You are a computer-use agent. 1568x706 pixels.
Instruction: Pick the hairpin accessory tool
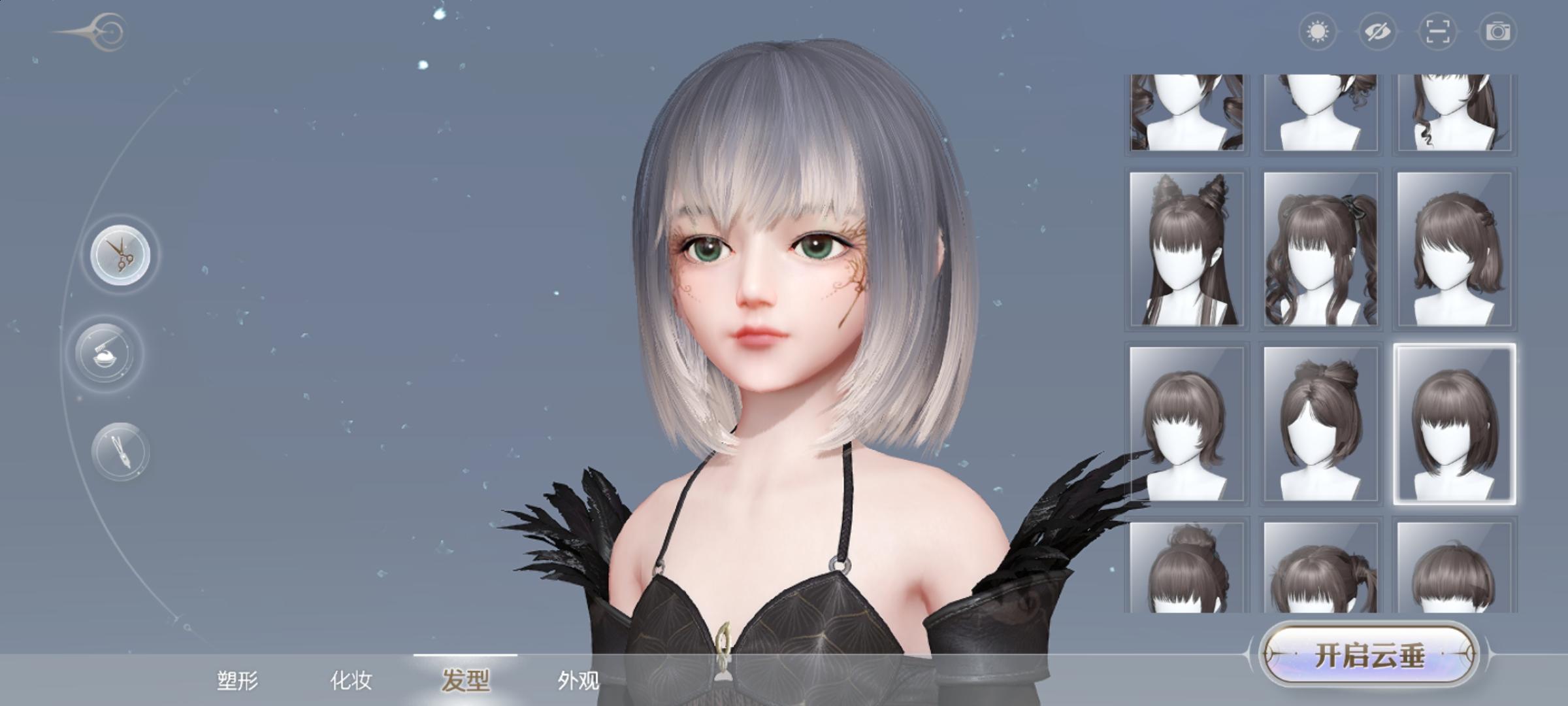tap(121, 450)
